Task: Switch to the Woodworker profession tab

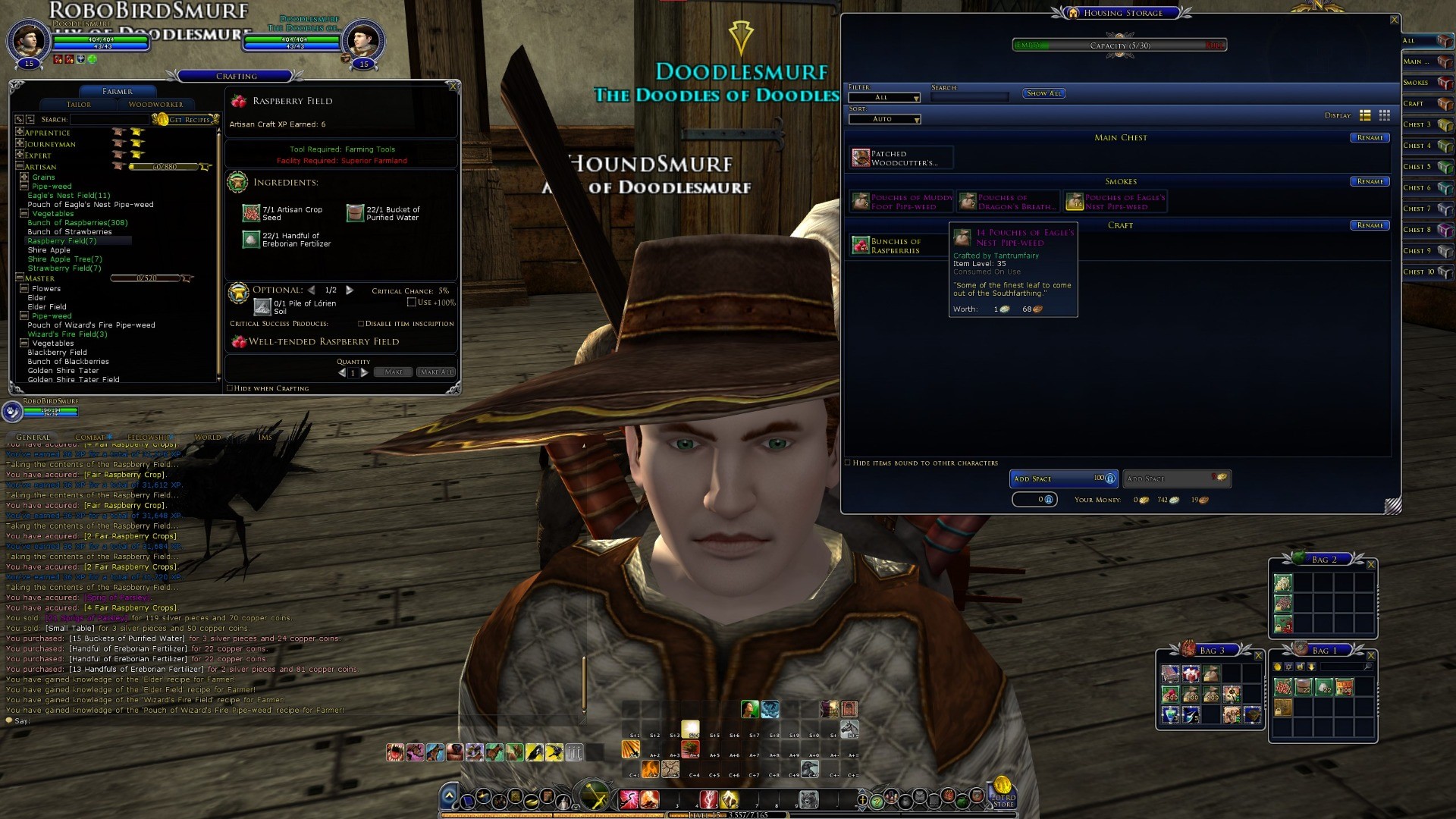Action: tap(155, 105)
